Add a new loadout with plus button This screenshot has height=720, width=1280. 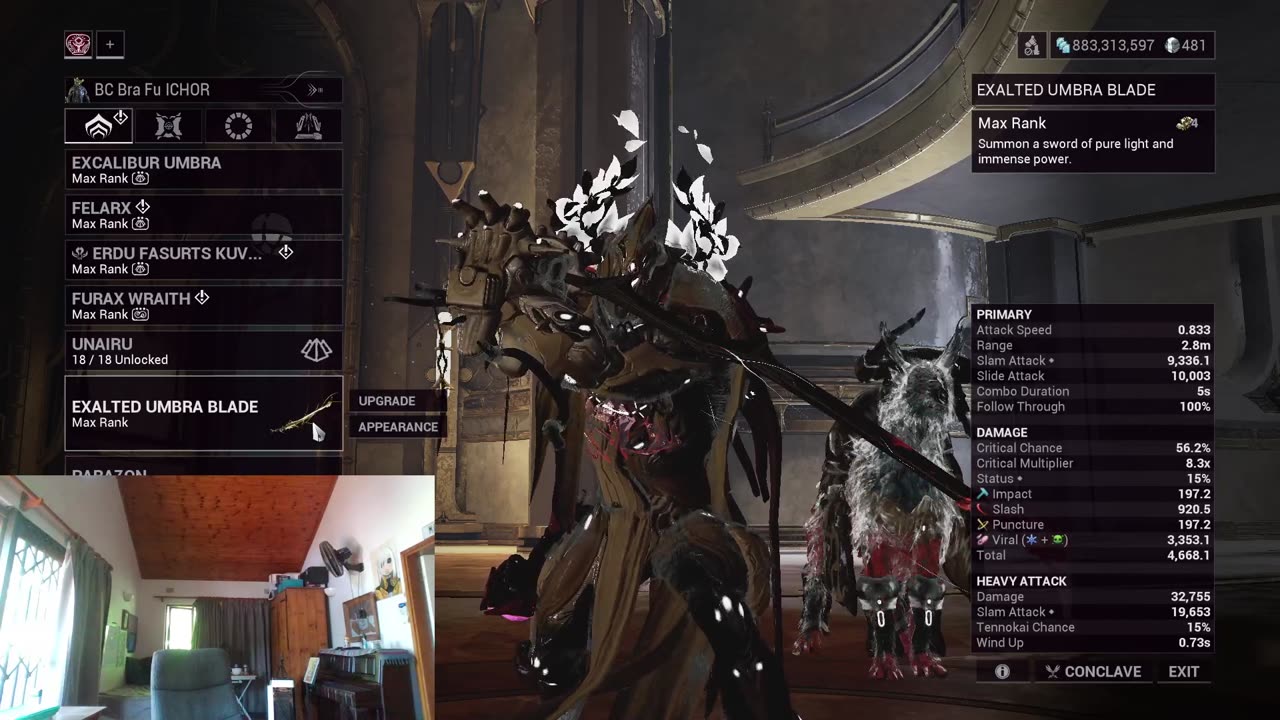(110, 44)
